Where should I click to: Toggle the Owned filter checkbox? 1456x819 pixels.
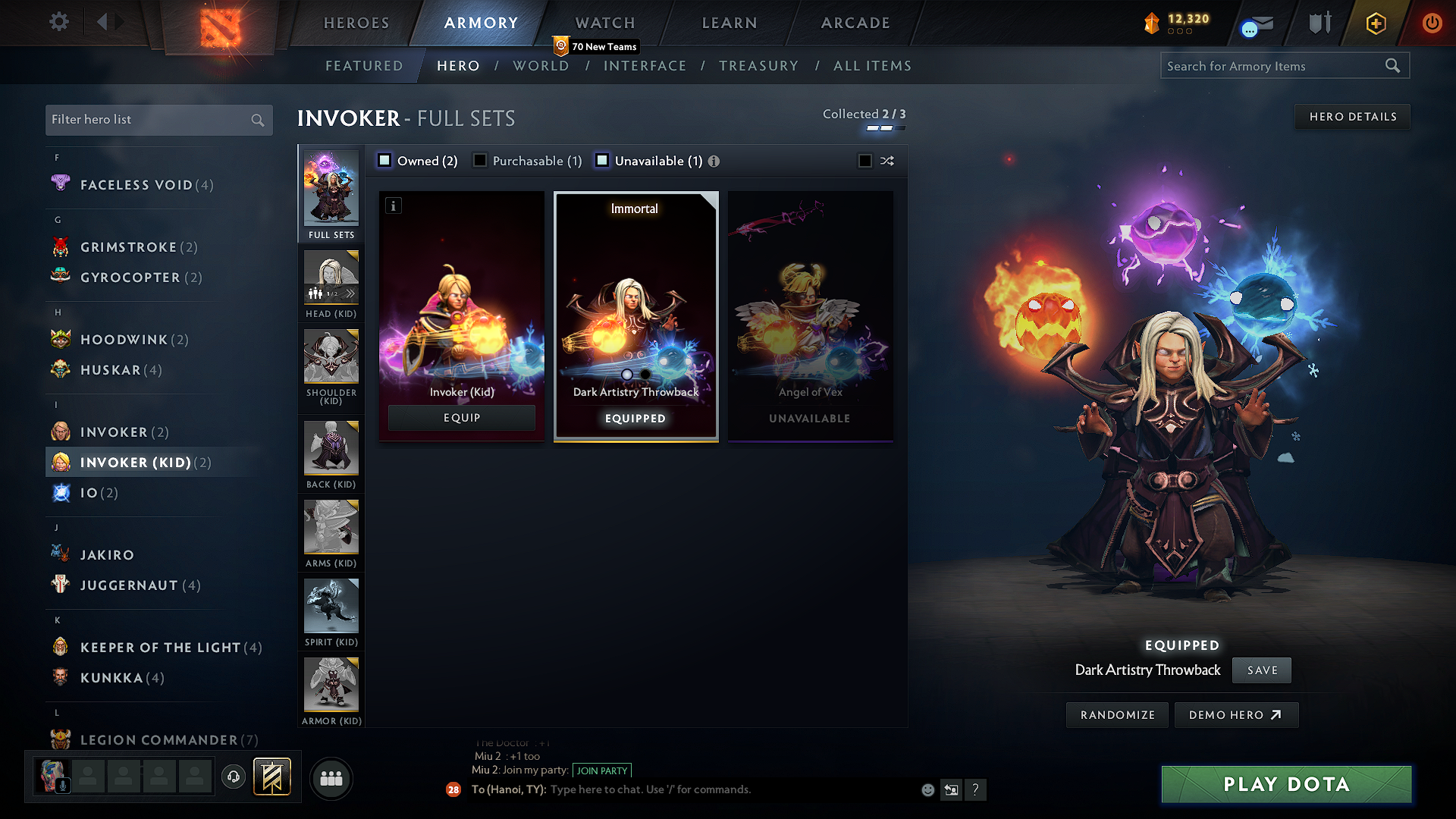[385, 161]
